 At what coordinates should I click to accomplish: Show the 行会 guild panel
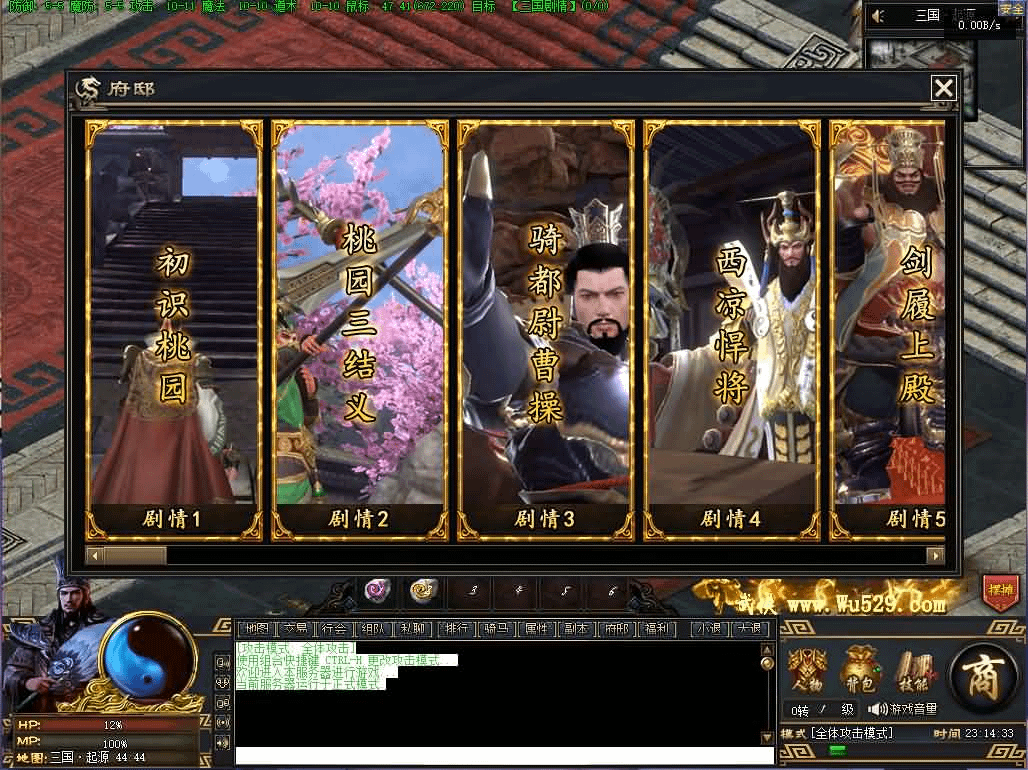(x=333, y=629)
